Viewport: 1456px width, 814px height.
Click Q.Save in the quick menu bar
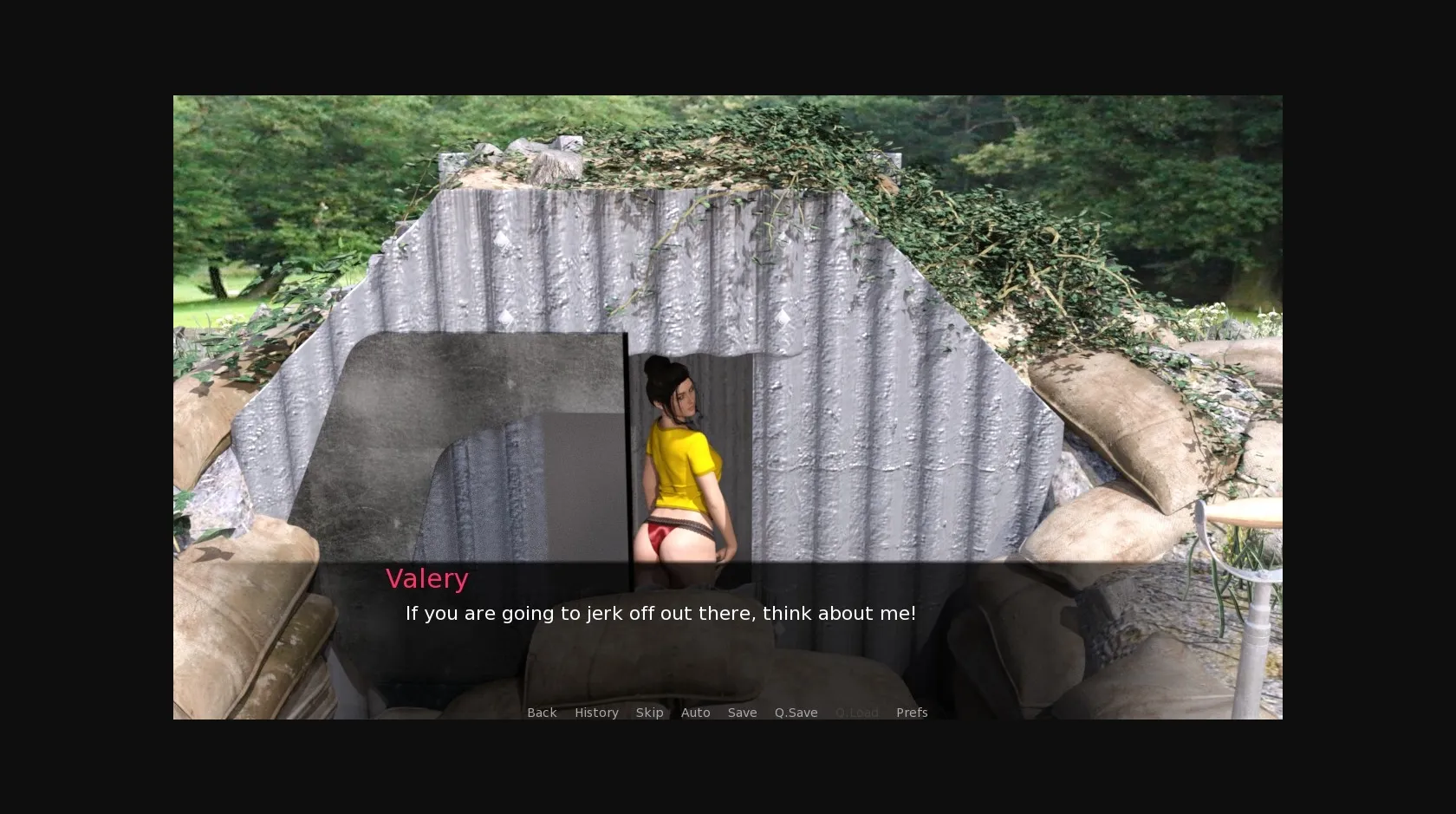(796, 712)
